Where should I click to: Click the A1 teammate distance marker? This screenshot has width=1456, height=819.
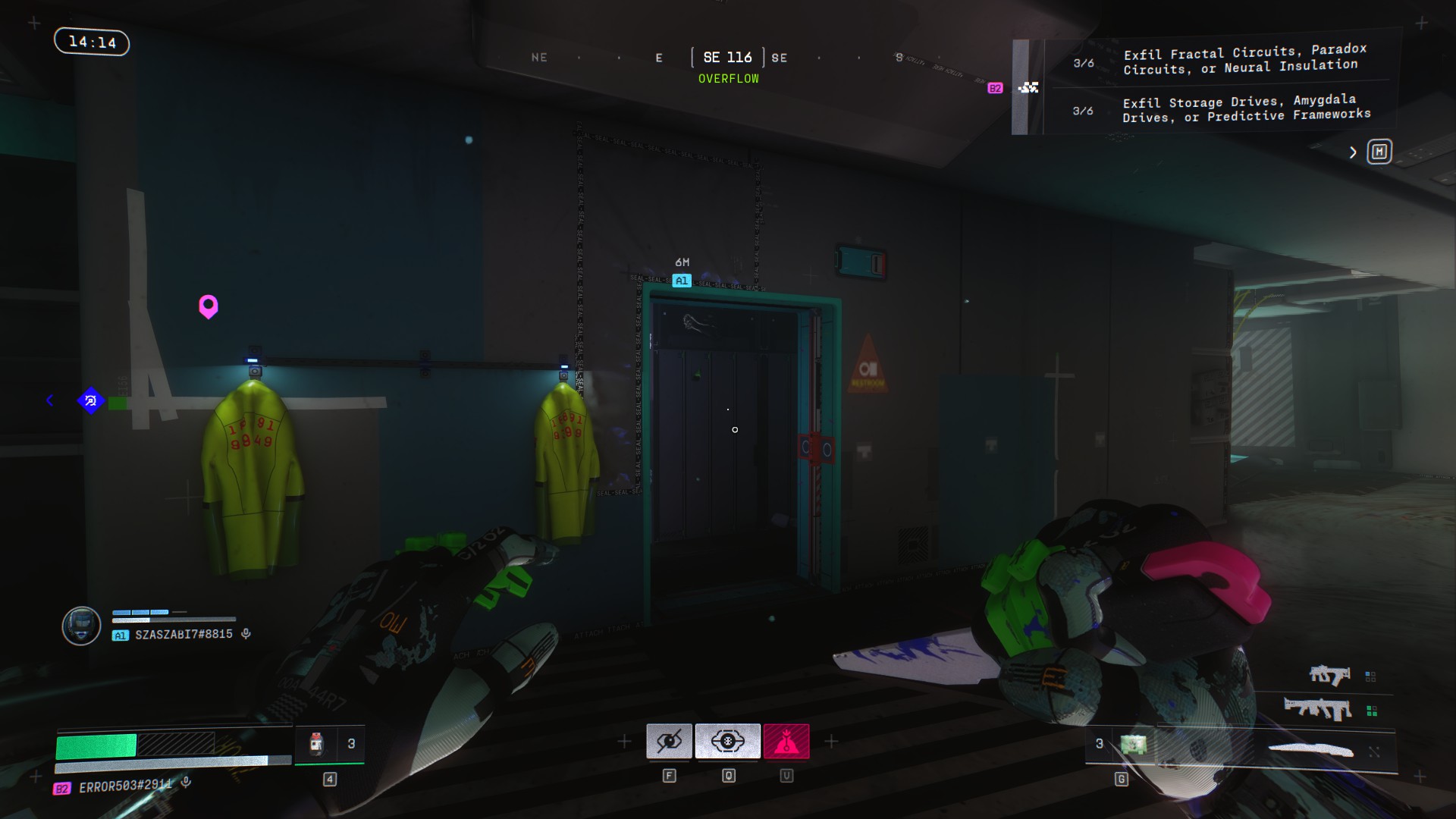682,281
